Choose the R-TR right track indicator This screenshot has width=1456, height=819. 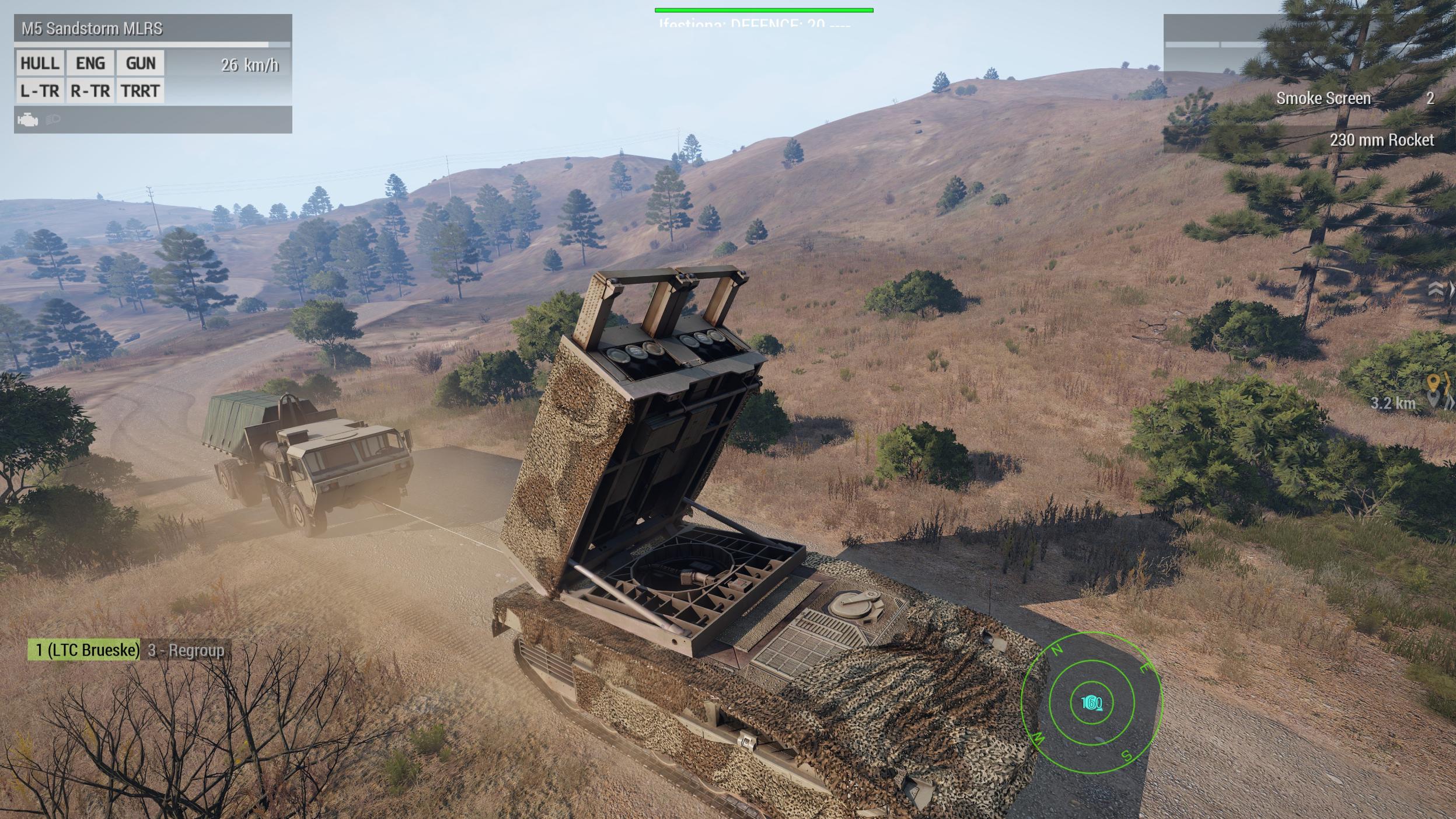coord(90,91)
